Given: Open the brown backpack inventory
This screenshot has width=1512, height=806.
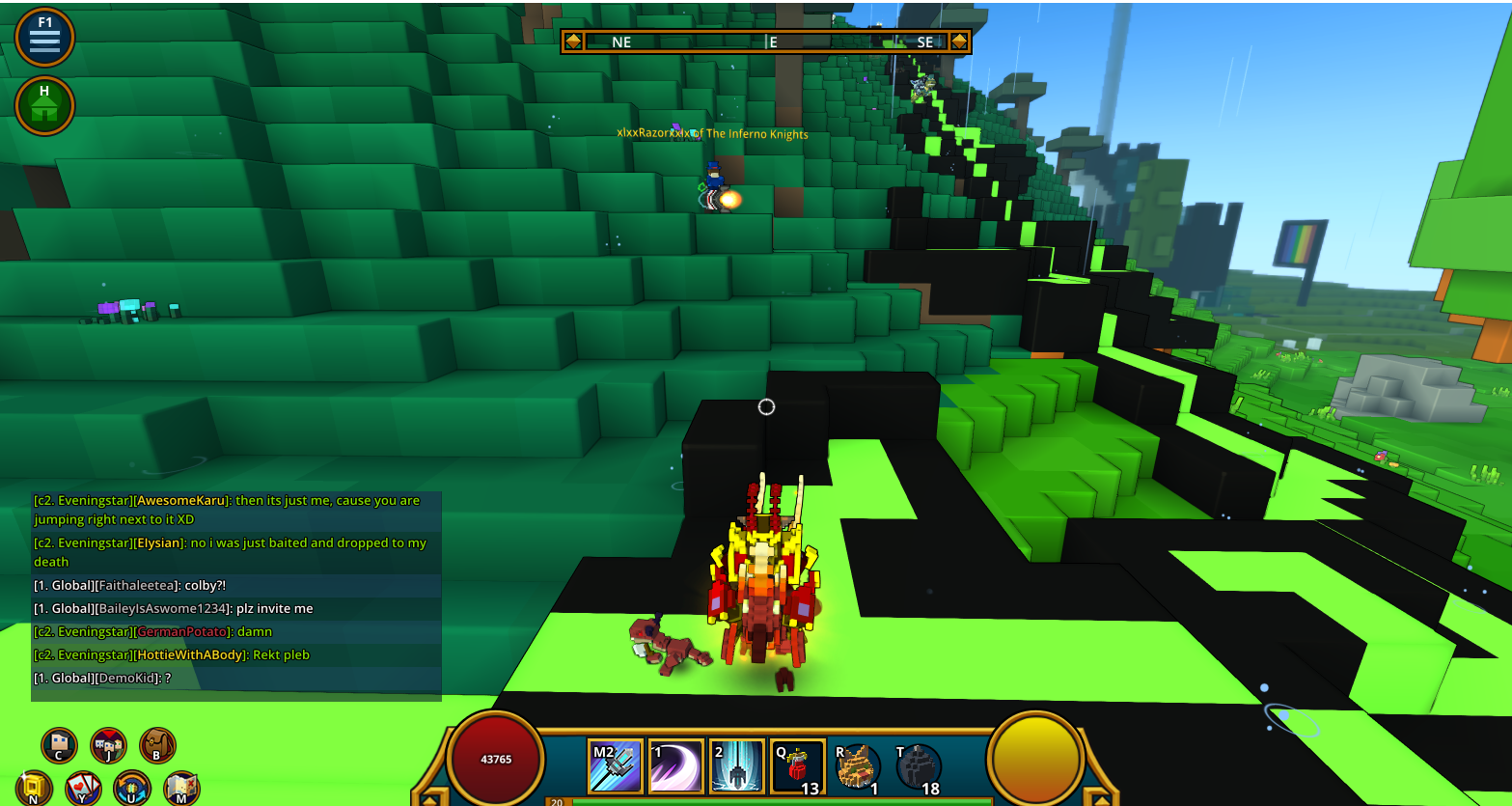Looking at the screenshot, I should pyautogui.click(x=157, y=745).
